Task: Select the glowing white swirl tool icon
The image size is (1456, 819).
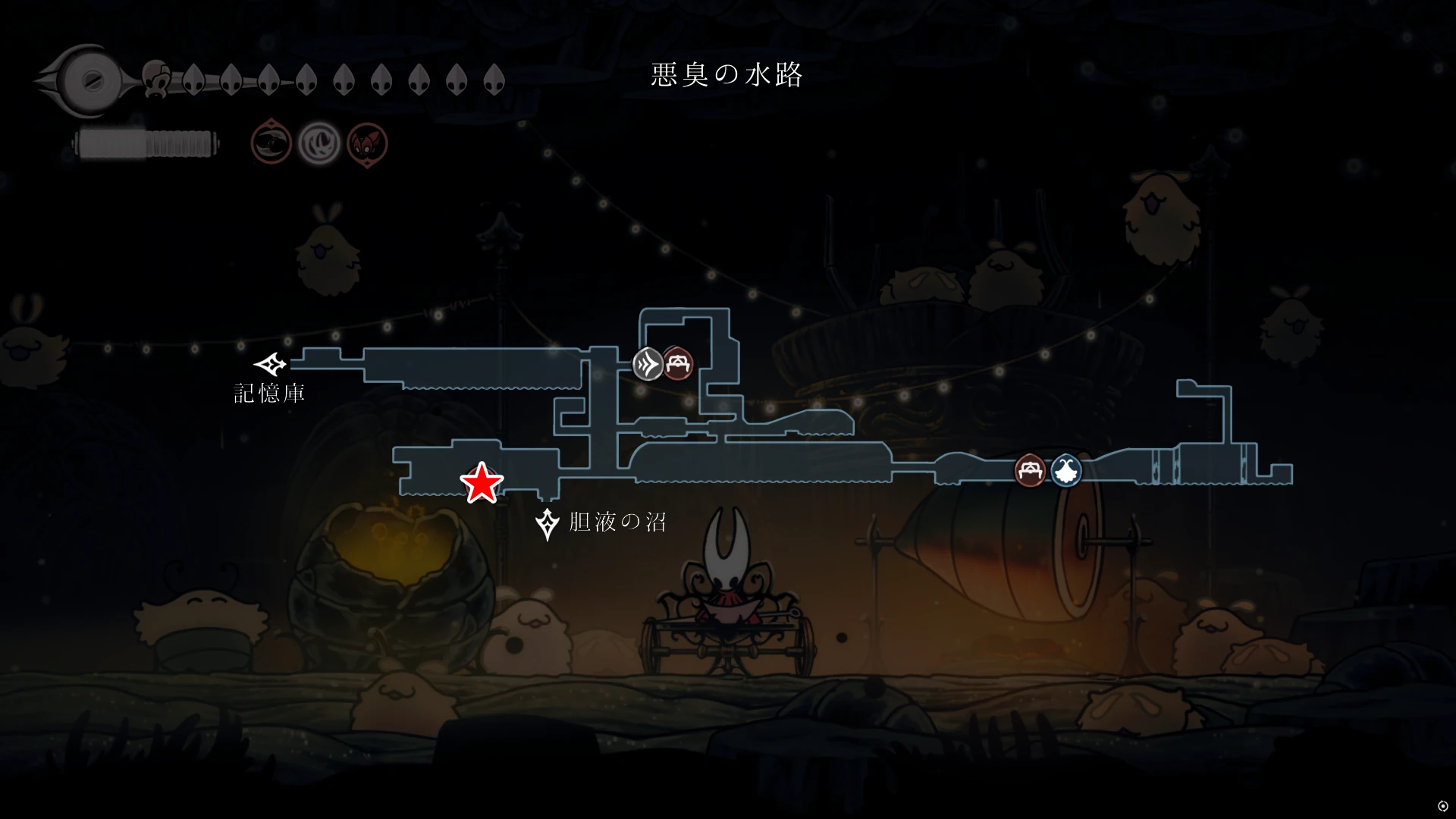Action: [x=318, y=143]
